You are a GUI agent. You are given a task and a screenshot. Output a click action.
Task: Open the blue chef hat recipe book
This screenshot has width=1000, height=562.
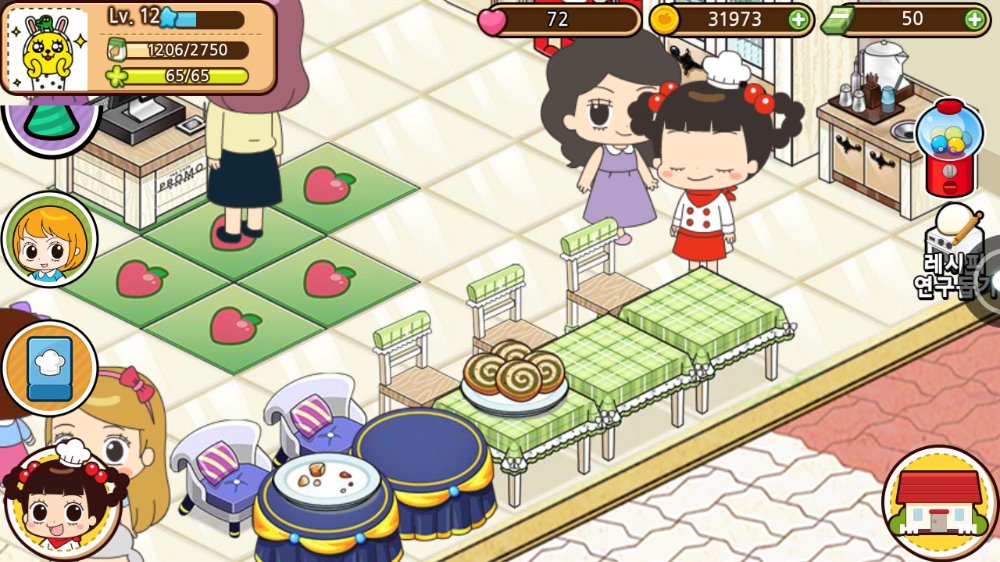tap(49, 368)
